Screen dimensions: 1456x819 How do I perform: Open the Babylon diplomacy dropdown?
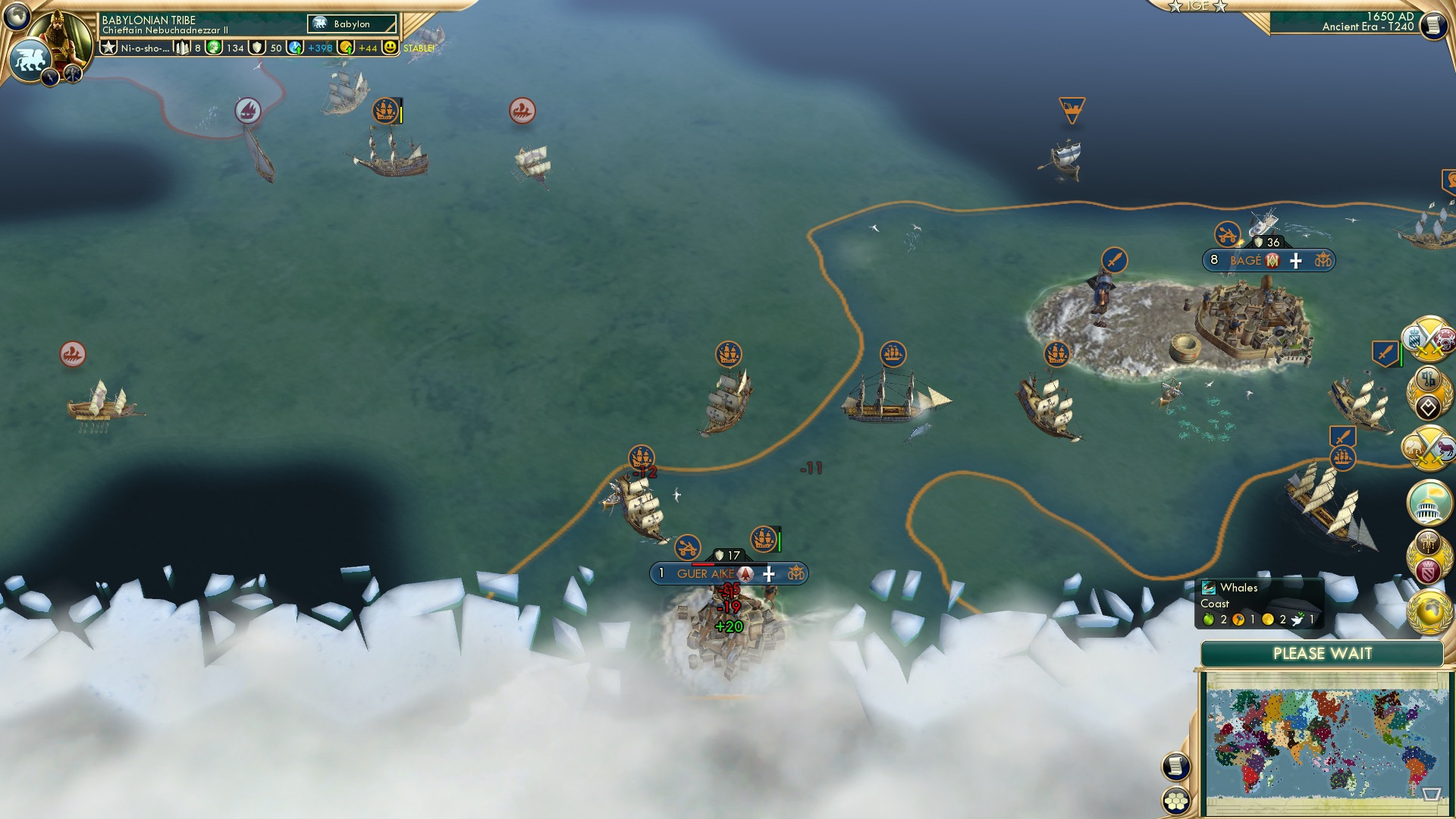[350, 24]
